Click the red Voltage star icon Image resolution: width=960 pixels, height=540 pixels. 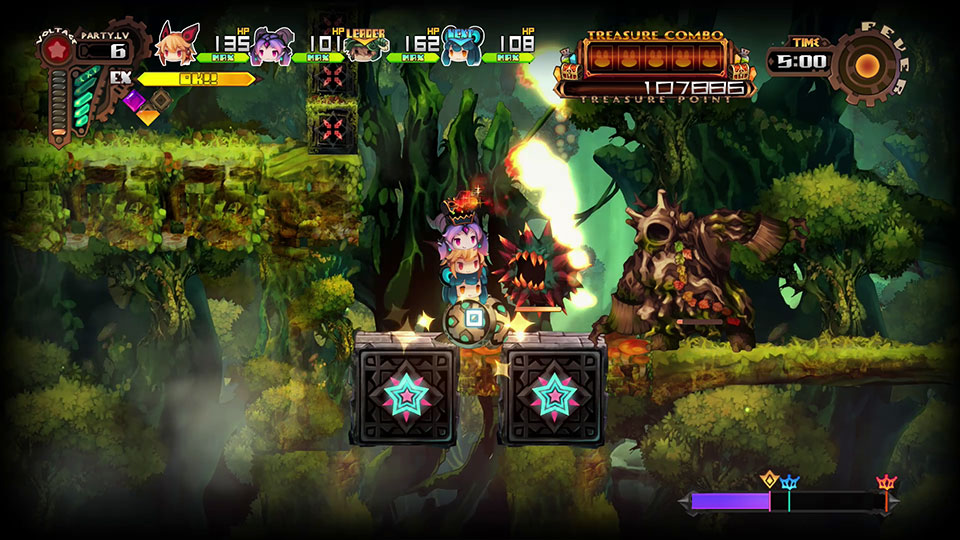58,50
